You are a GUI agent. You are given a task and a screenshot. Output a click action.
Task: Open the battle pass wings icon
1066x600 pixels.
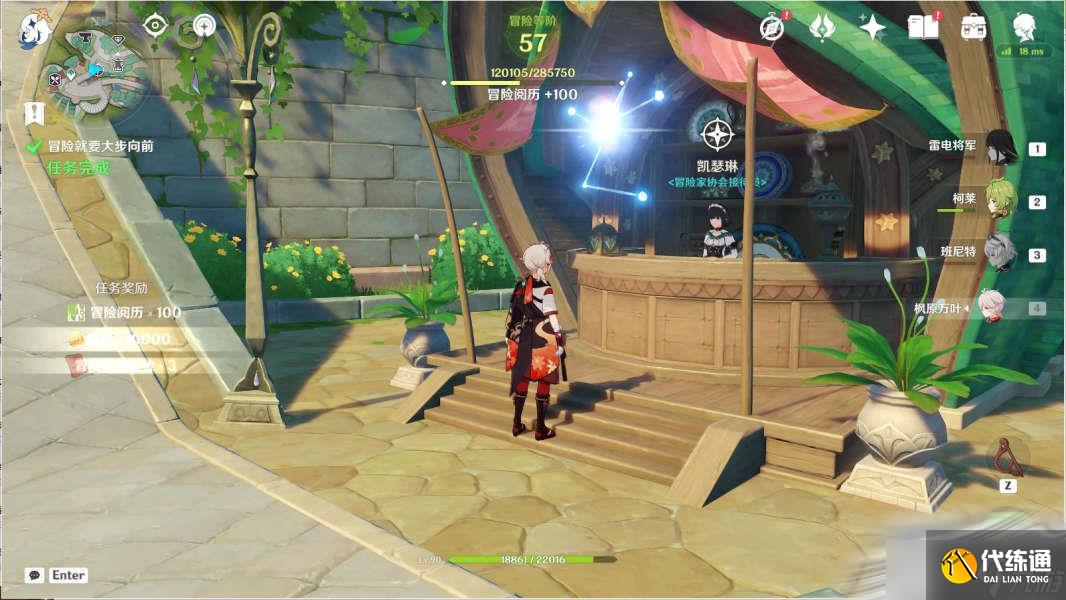coord(822,27)
